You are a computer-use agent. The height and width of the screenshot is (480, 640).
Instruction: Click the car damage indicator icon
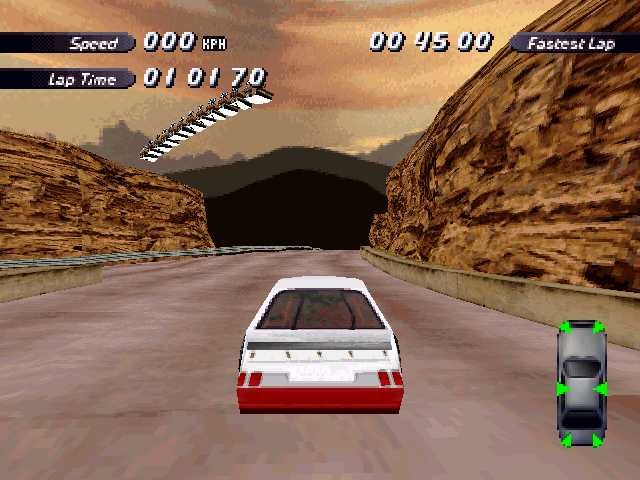(581, 384)
